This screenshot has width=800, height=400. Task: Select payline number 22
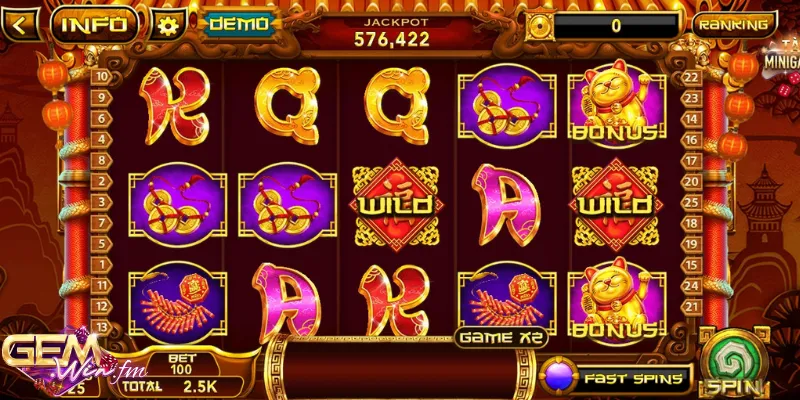pyautogui.click(x=689, y=77)
